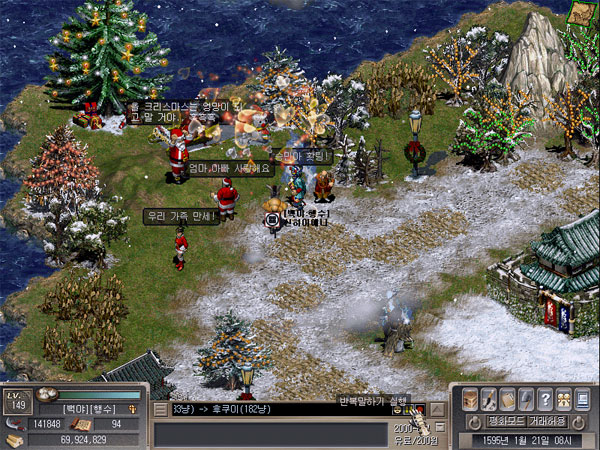
Task: Click the red repeat-speech button
Action: point(420,409)
